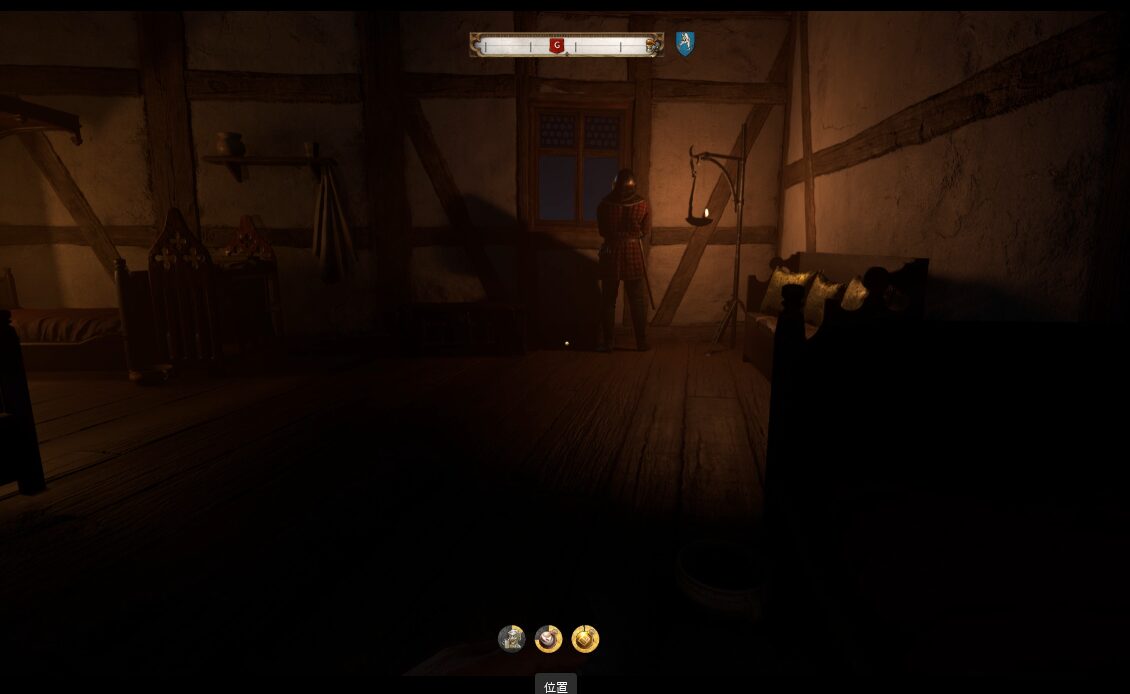Click the armored figure status icon

click(x=511, y=639)
